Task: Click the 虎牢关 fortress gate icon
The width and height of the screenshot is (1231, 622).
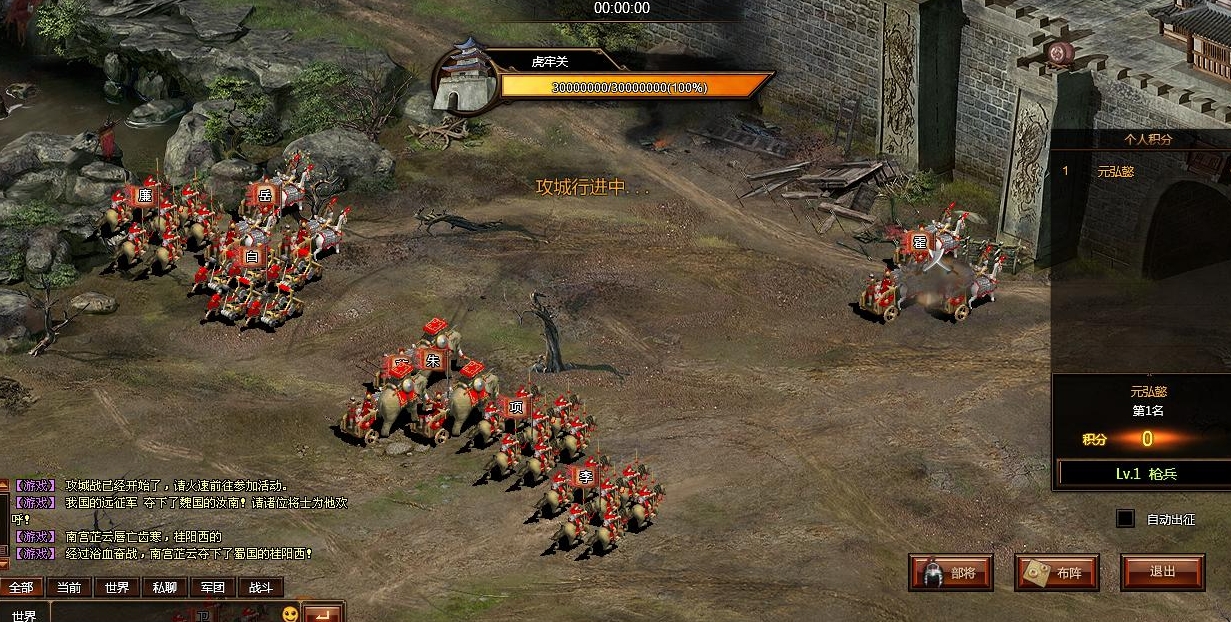Action: tap(466, 76)
